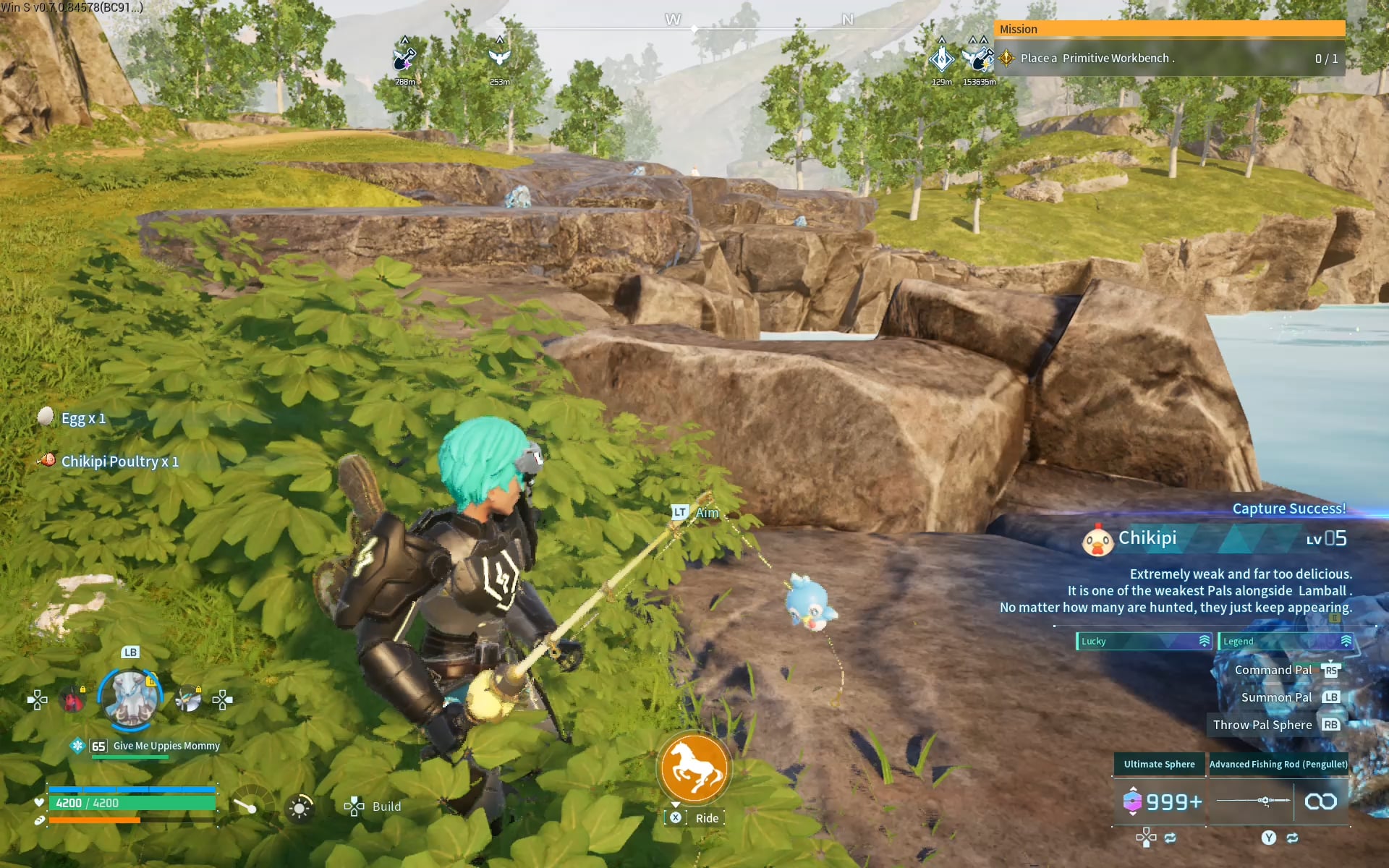Click the Chikipi capture portrait icon

click(1097, 540)
